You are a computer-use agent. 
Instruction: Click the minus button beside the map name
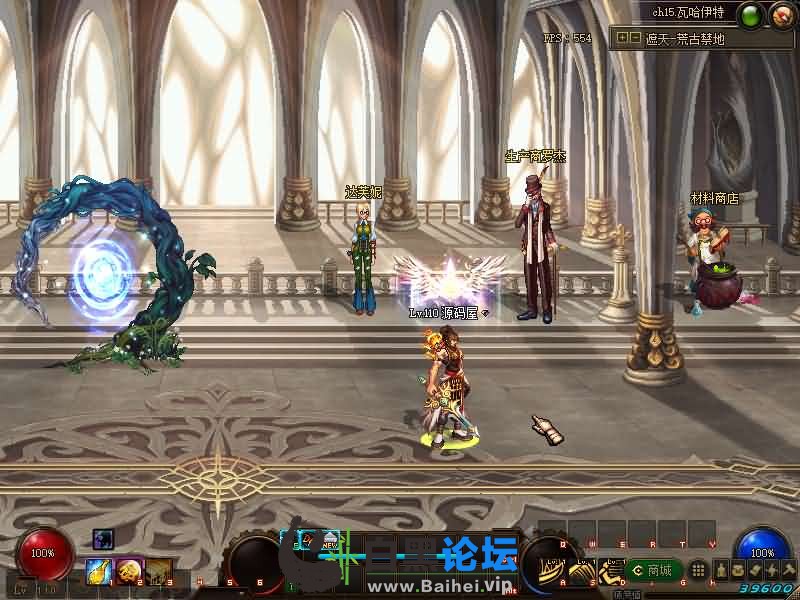coord(634,38)
